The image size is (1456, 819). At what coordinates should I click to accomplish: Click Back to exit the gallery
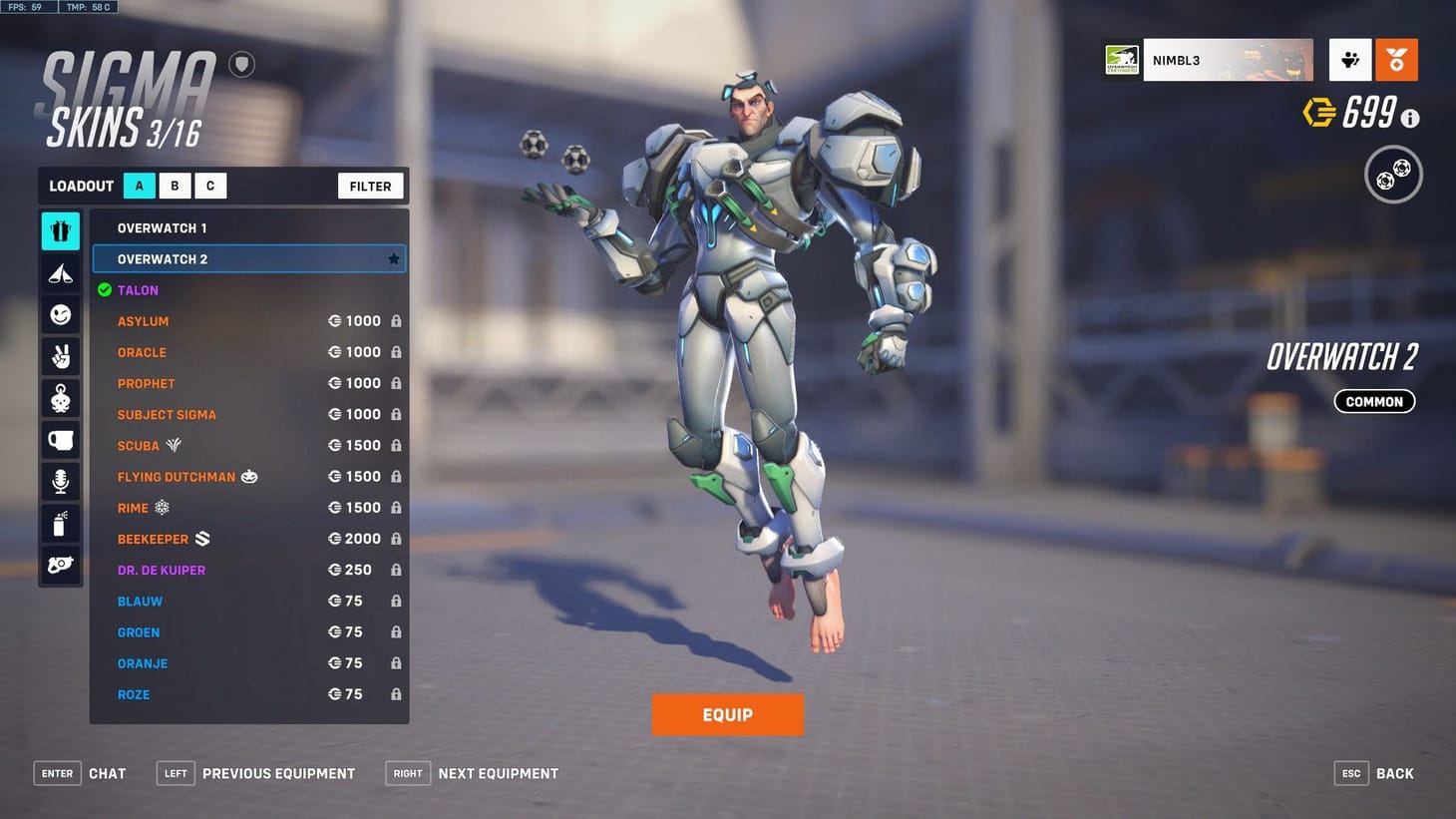click(x=1394, y=773)
